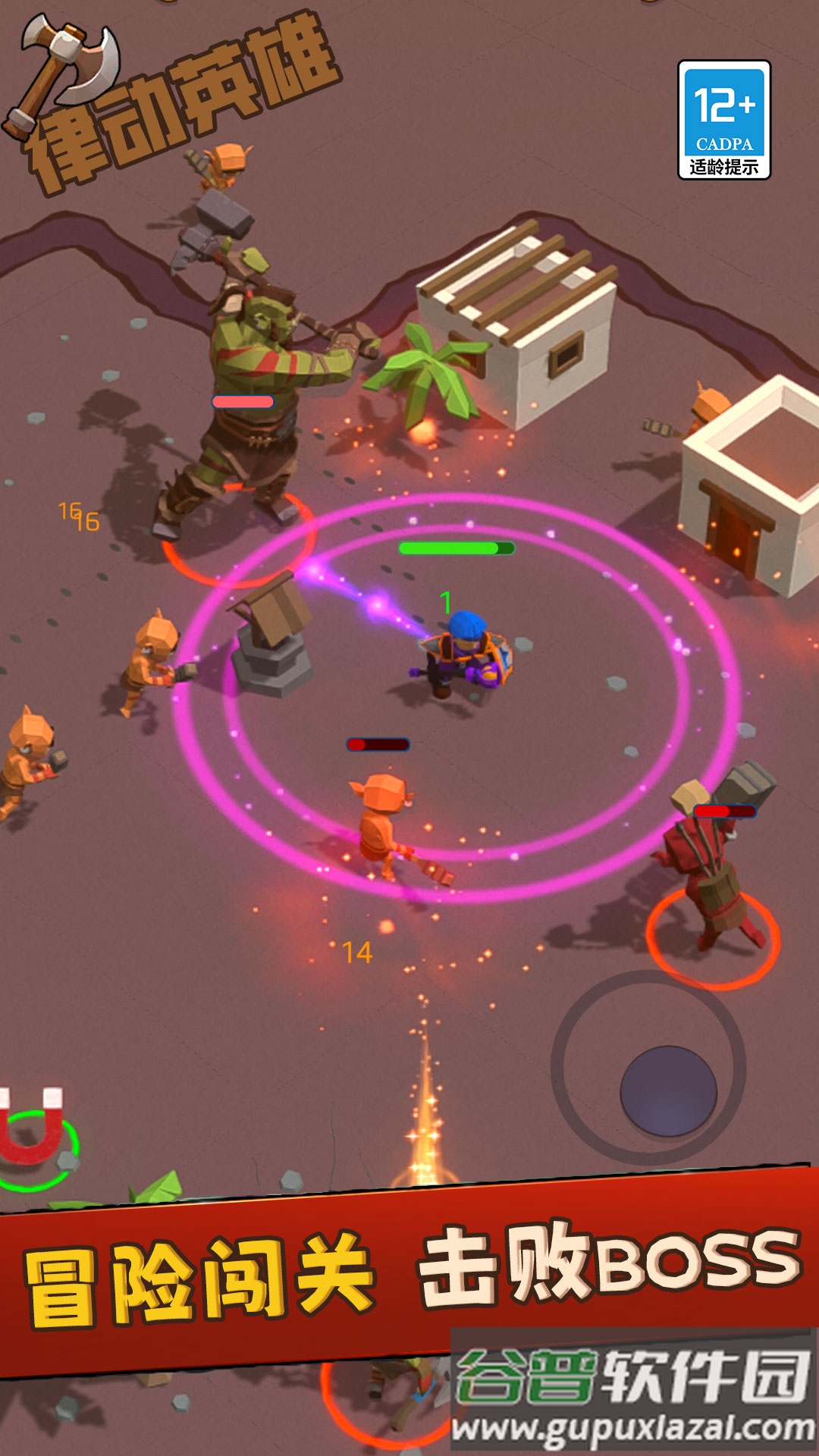Tap the virtual joystick thumb knob
The height and width of the screenshot is (1456, 819).
(x=668, y=1090)
